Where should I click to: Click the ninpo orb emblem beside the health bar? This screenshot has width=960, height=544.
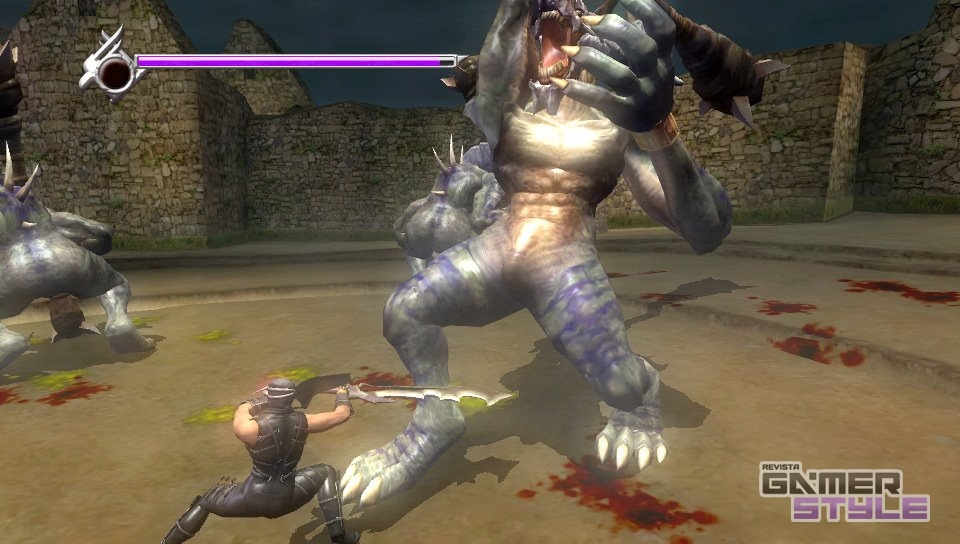(114, 72)
